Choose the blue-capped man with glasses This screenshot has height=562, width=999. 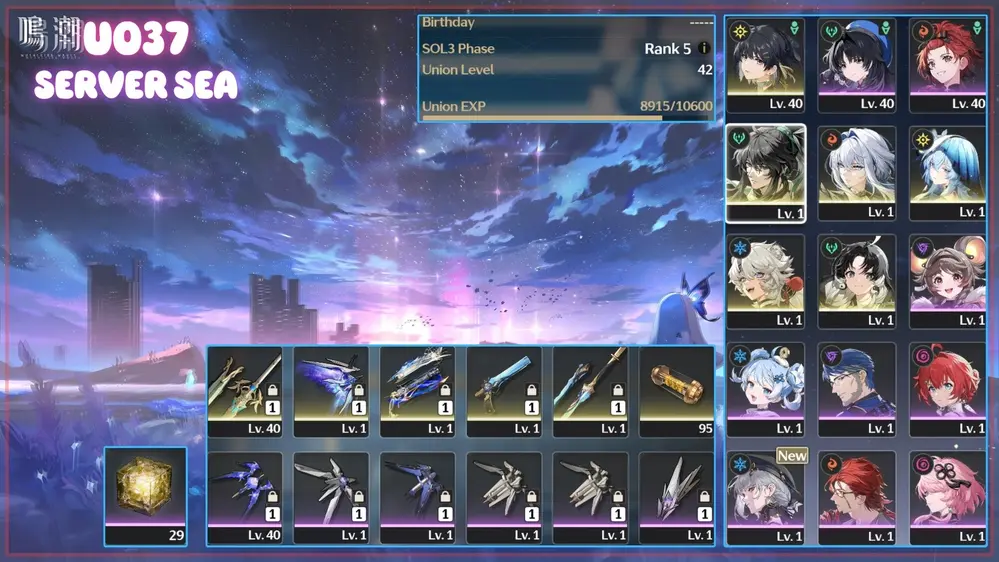(856, 387)
